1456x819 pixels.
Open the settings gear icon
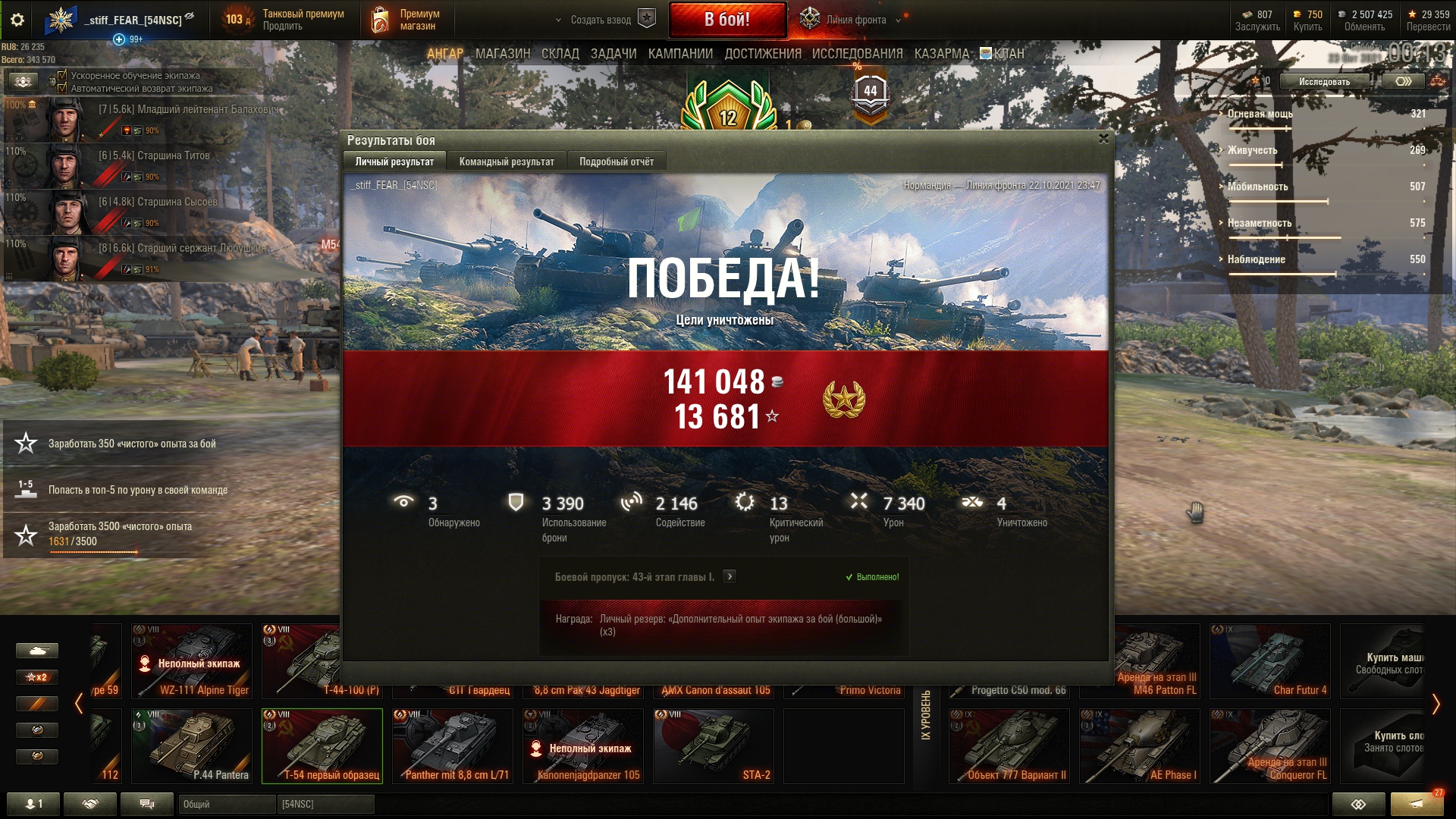17,20
